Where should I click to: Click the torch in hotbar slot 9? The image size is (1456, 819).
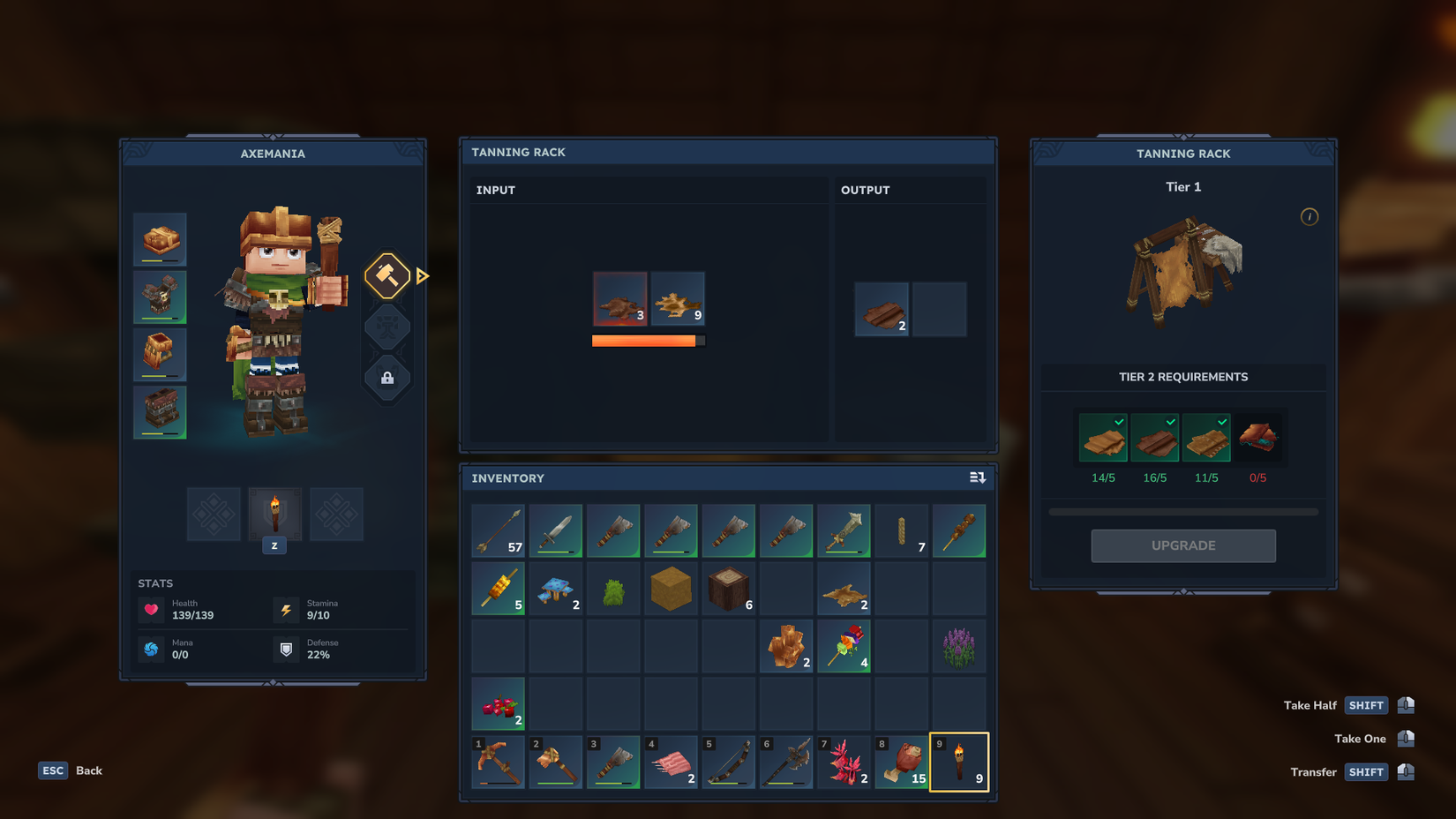(959, 762)
